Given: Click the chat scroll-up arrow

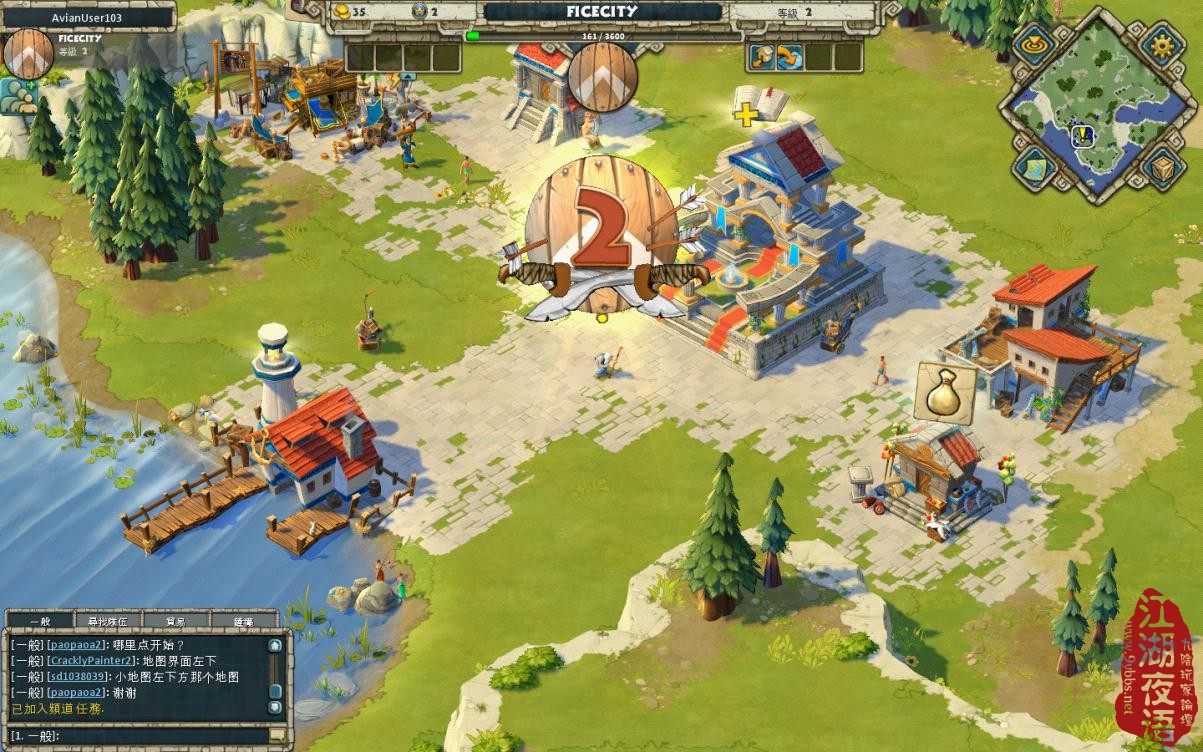Looking at the screenshot, I should 275,645.
